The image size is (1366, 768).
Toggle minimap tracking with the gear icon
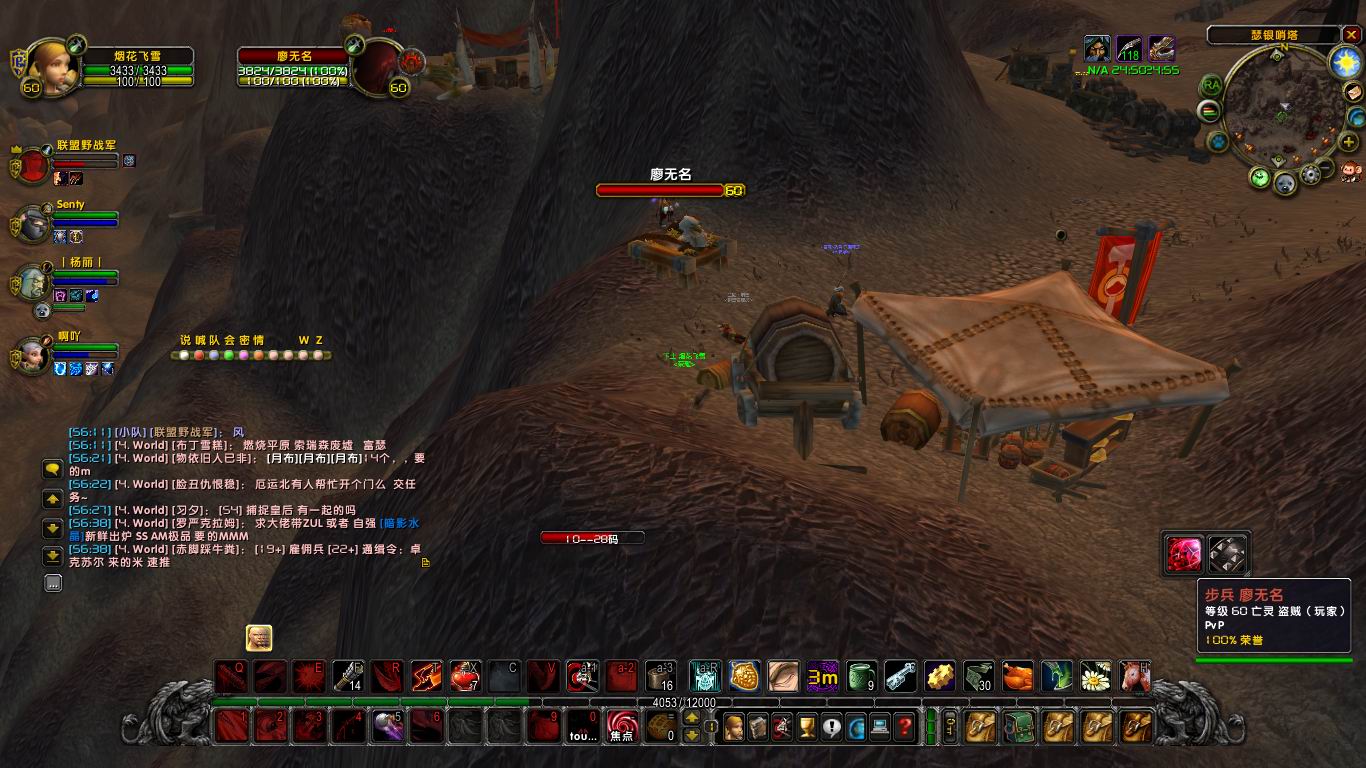(x=1310, y=172)
